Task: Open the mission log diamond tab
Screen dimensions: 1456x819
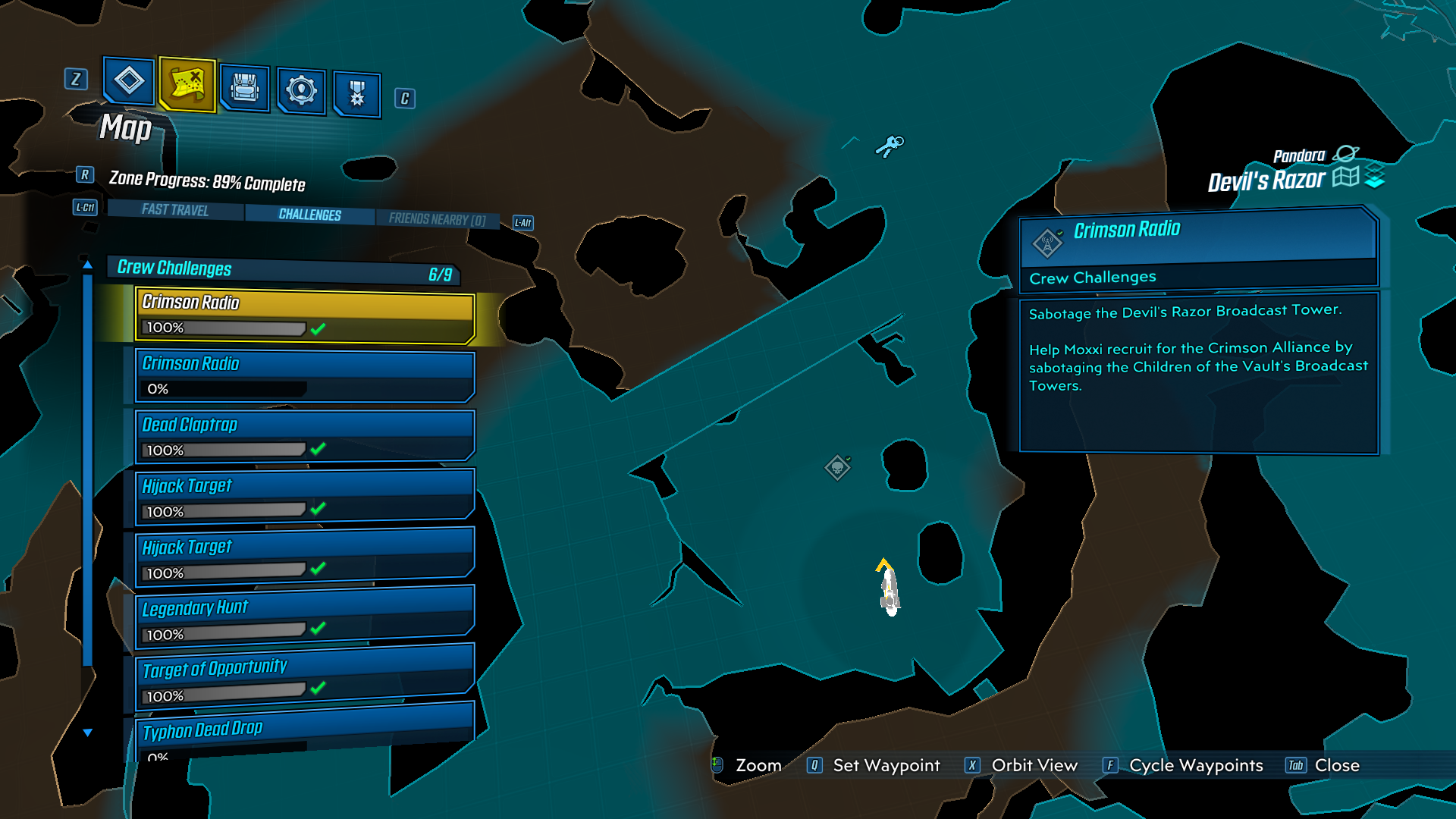Action: point(129,80)
